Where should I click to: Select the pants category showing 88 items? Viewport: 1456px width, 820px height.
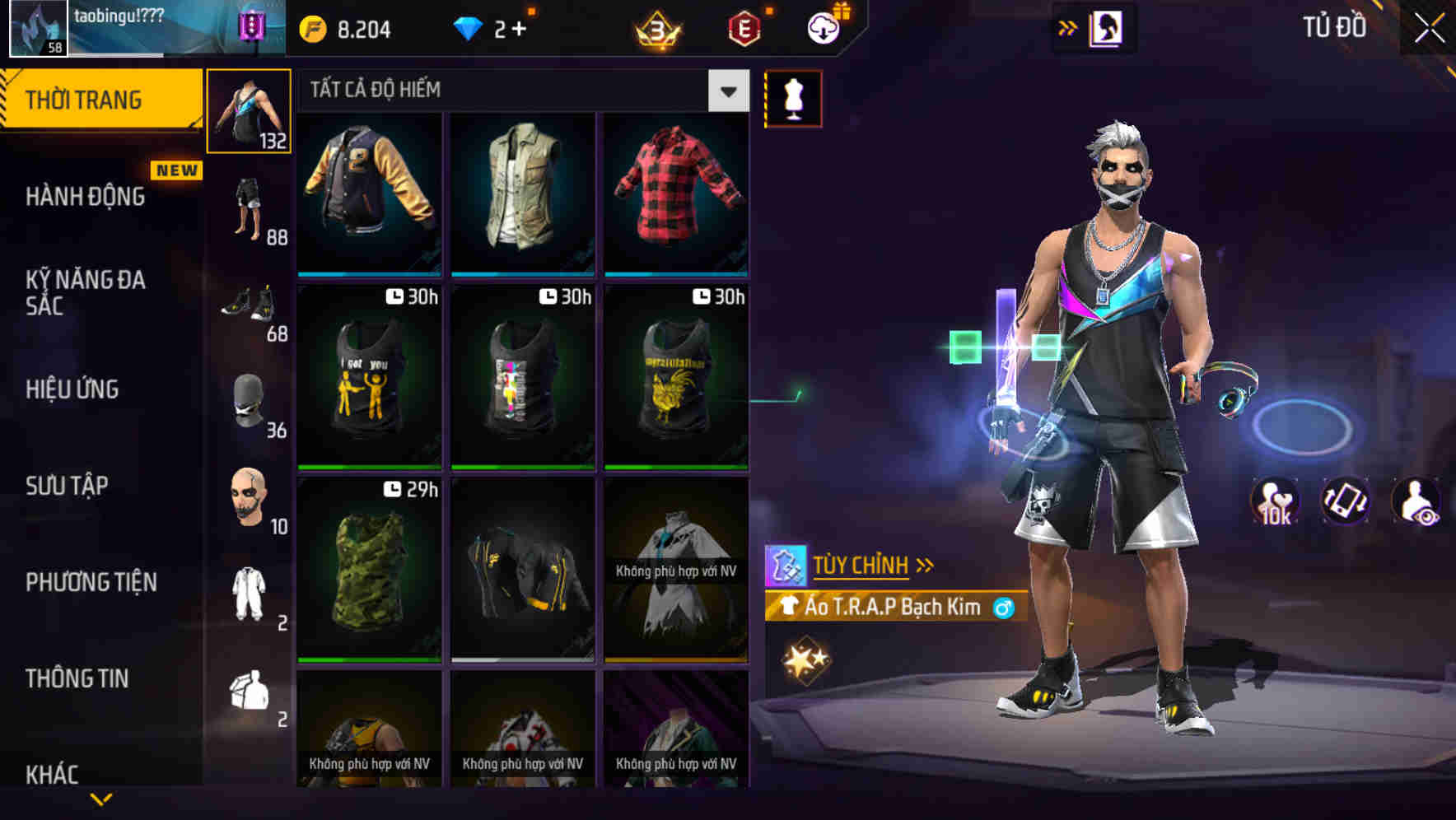click(249, 206)
